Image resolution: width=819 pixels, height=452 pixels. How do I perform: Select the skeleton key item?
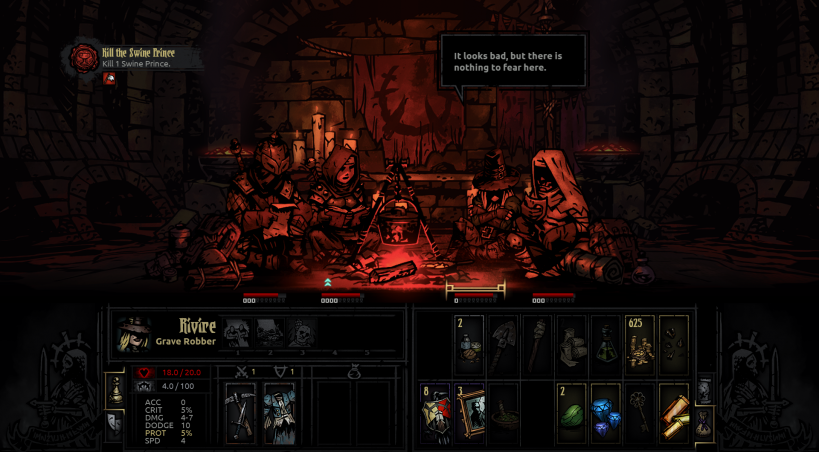(x=639, y=412)
